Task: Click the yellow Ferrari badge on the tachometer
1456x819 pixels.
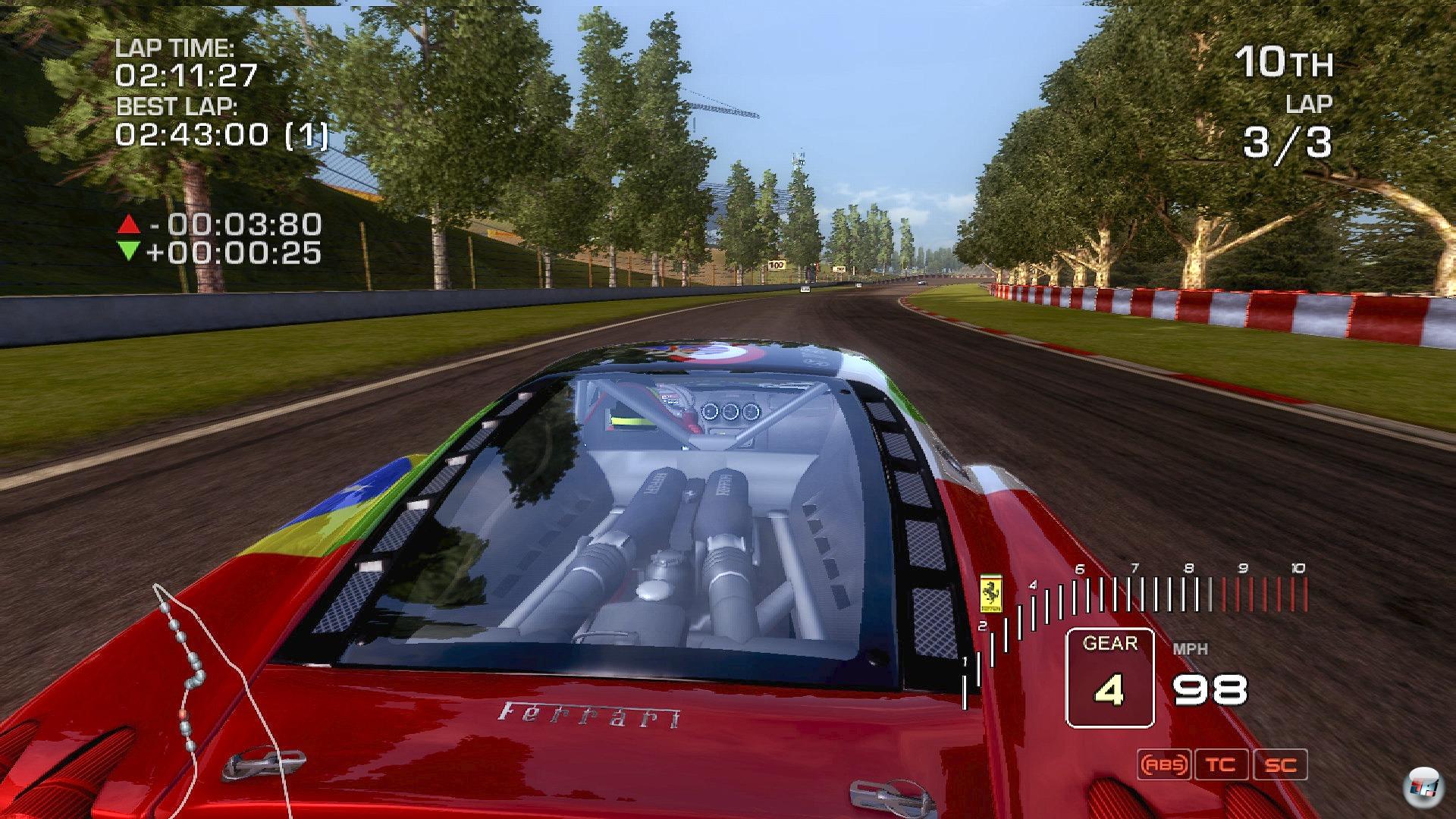Action: 992,592
